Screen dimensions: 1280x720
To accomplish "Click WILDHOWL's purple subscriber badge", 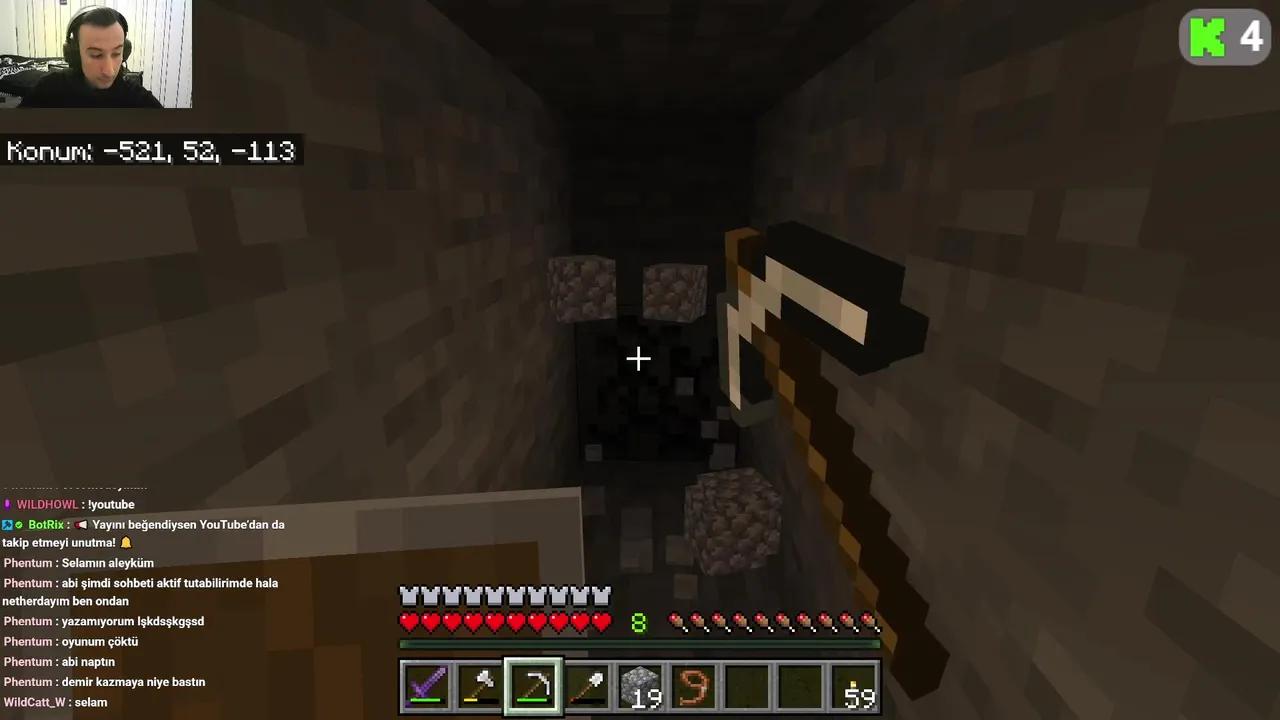I will click(7, 504).
